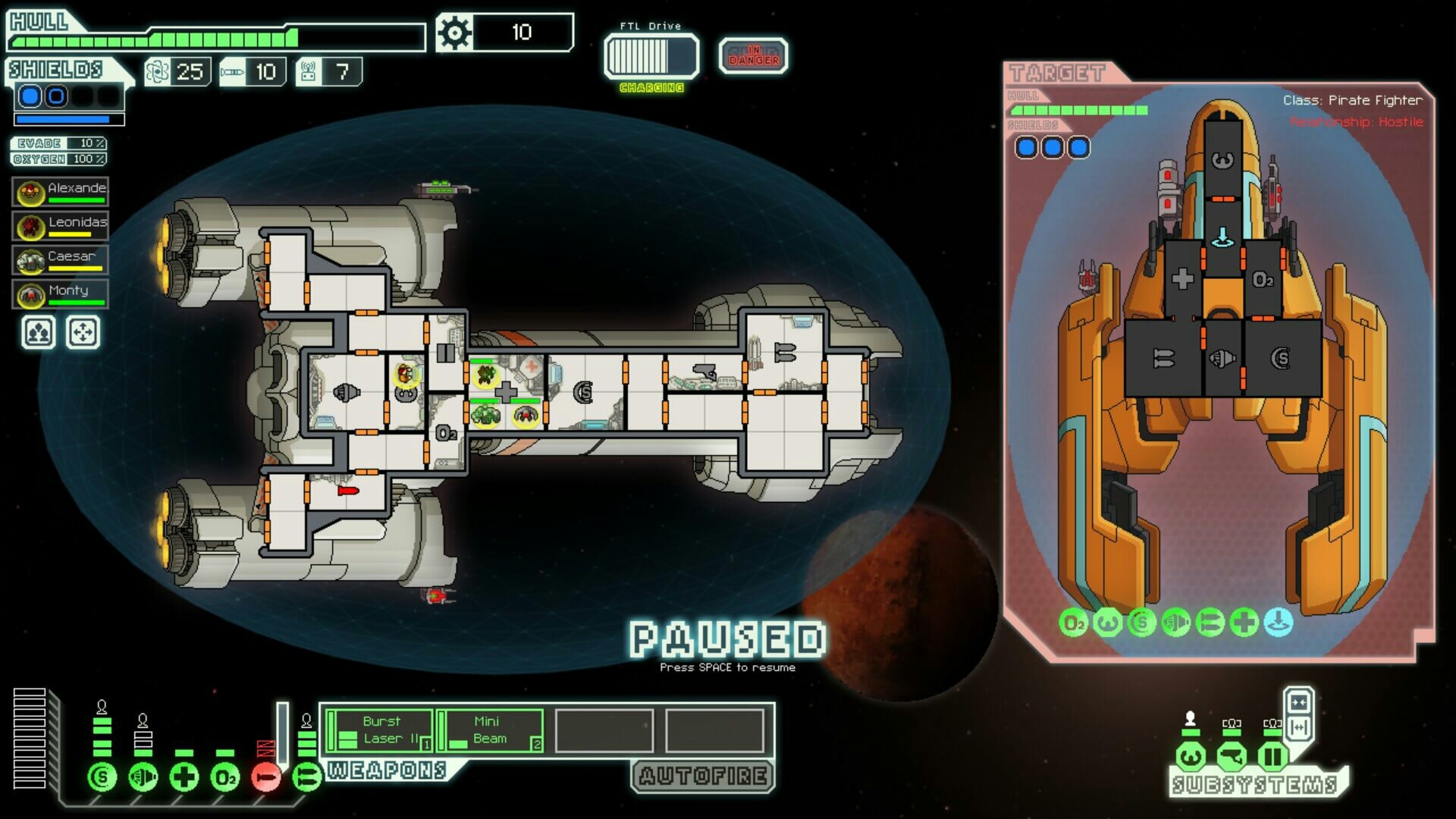This screenshot has width=1456, height=819.
Task: Pick Monty in the crew roster
Action: click(x=61, y=295)
